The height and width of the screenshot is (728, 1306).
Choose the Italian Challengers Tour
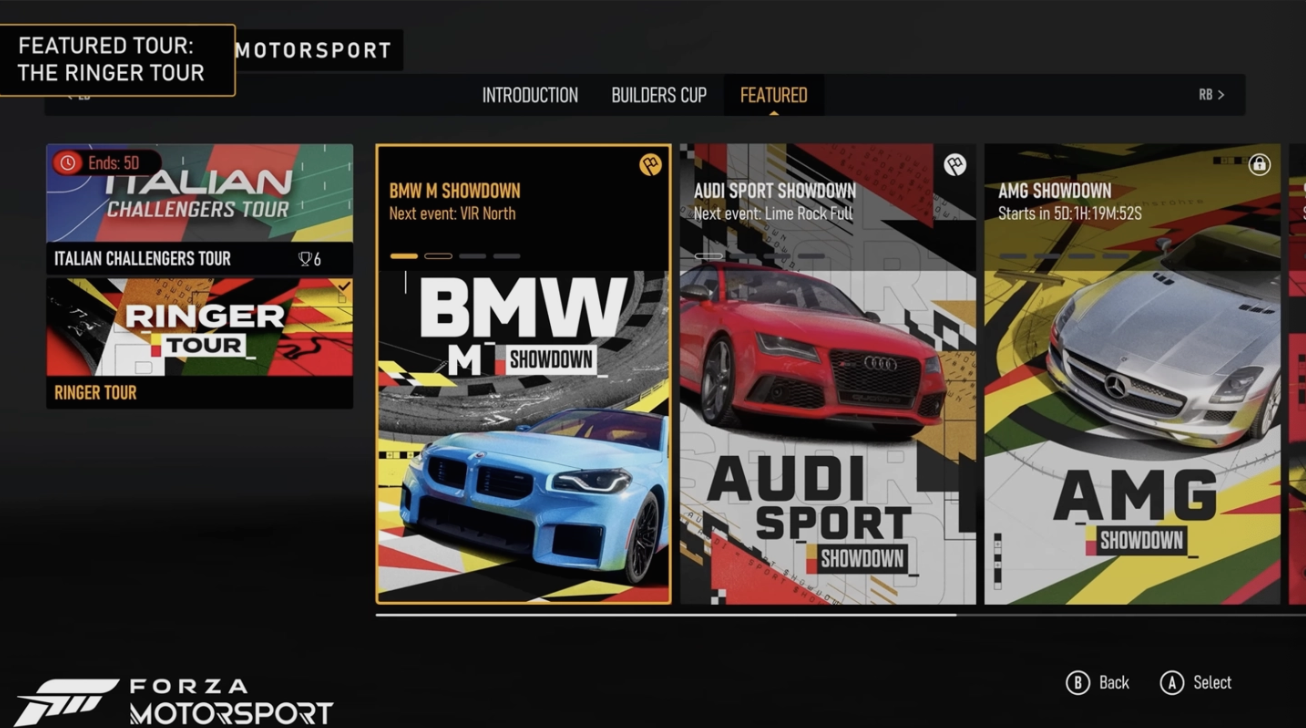(x=199, y=208)
